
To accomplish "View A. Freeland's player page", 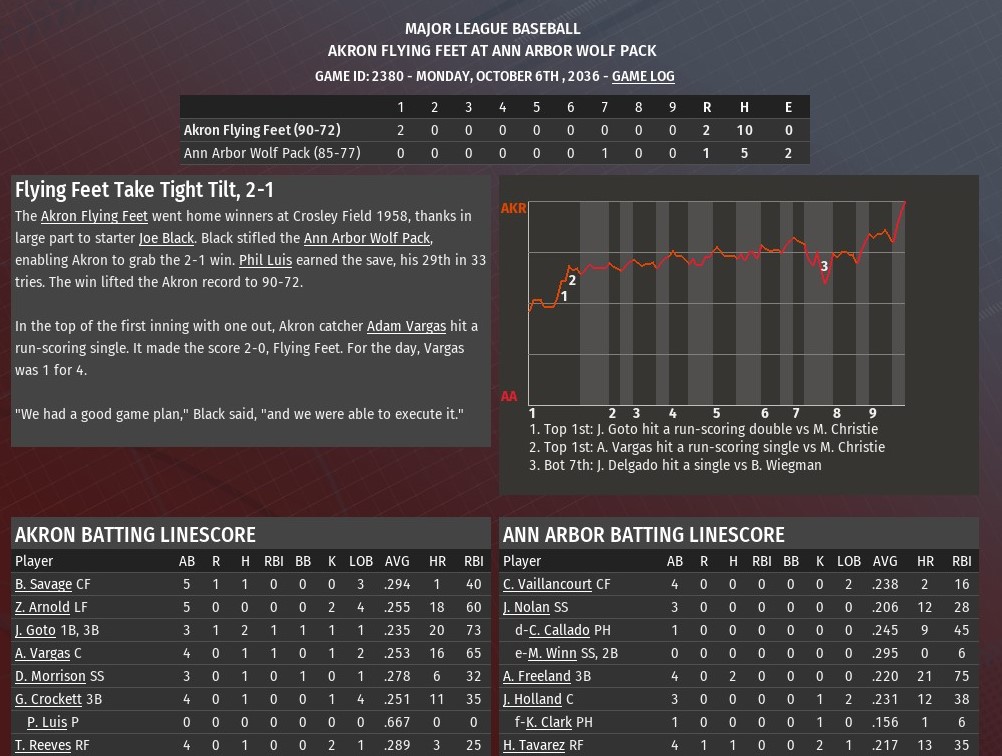I will pyautogui.click(x=537, y=676).
